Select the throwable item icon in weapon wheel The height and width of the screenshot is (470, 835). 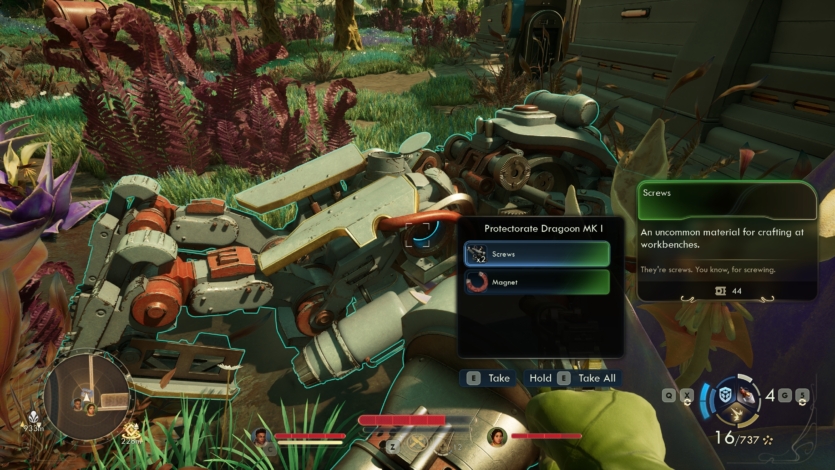[746, 396]
